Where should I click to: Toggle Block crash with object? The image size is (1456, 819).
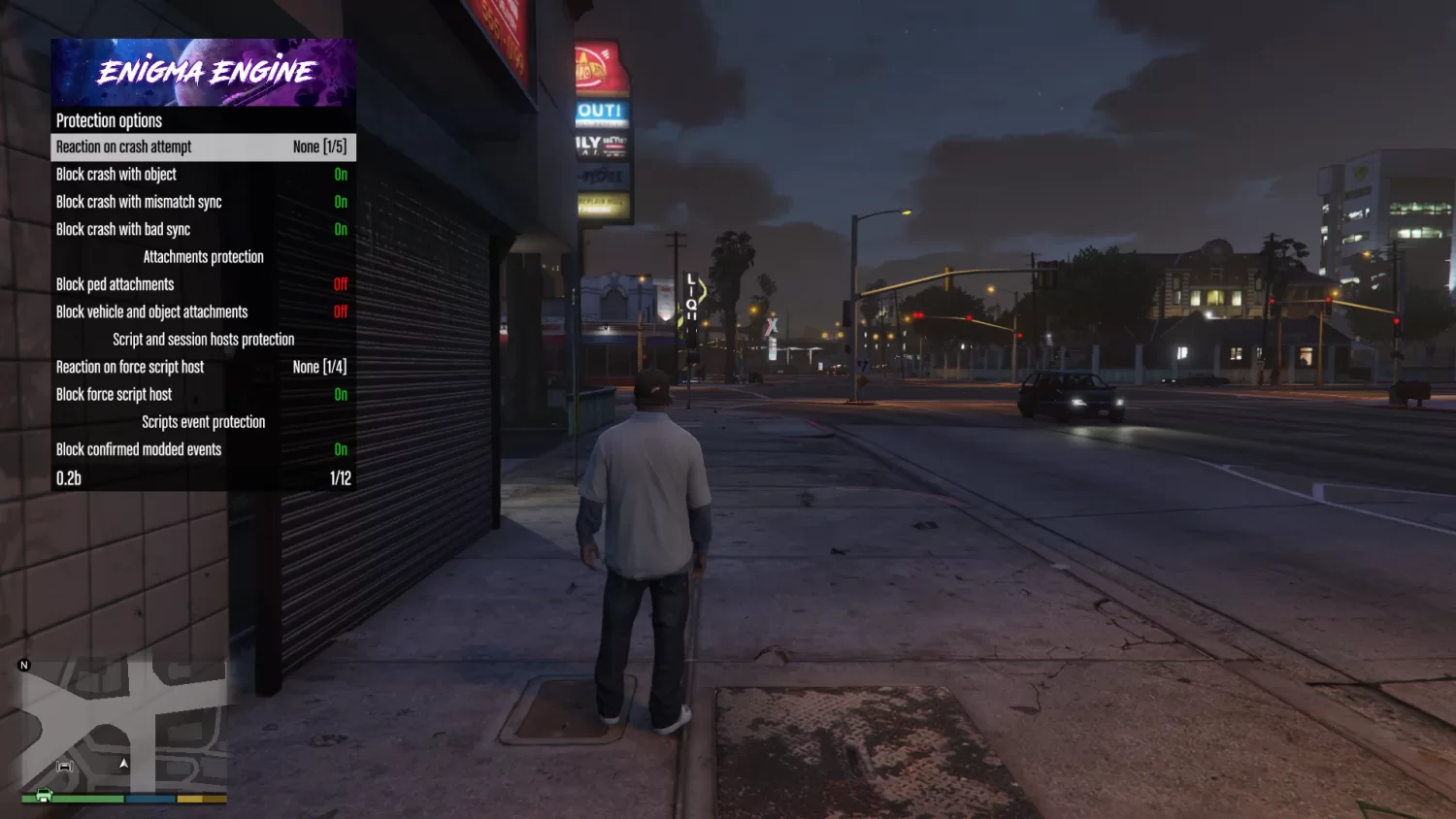pos(203,175)
